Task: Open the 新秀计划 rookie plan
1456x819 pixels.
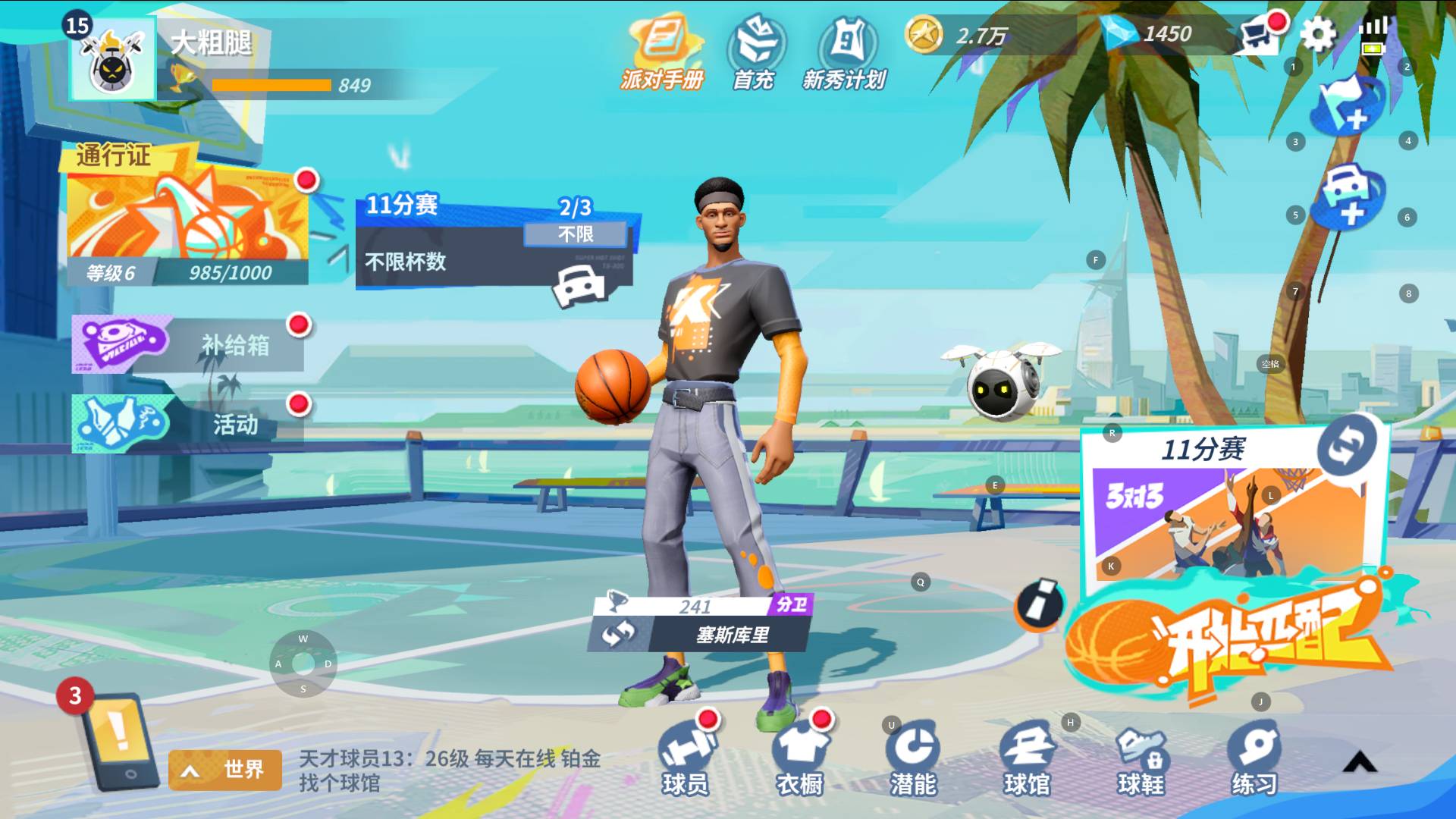Action: tap(845, 53)
